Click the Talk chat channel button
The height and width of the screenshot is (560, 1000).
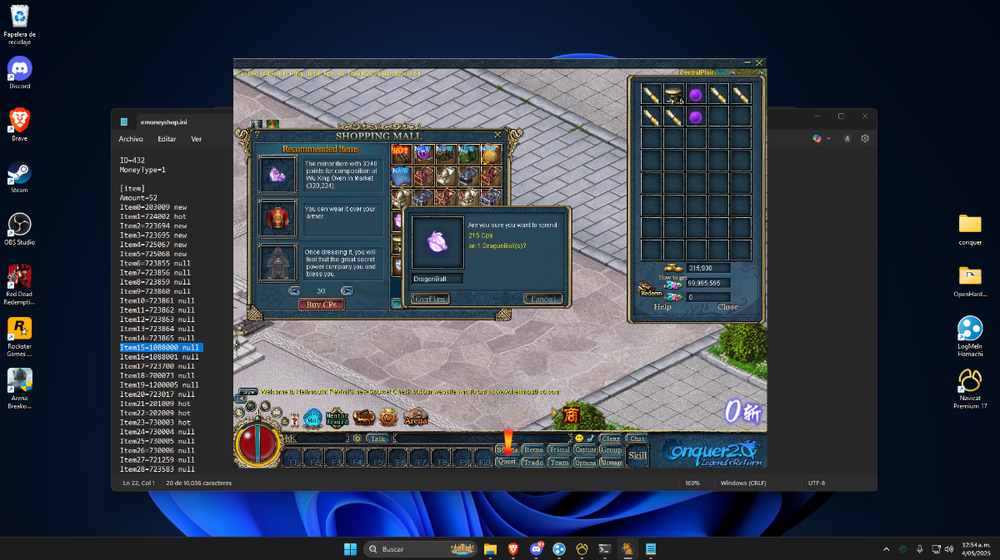click(377, 438)
